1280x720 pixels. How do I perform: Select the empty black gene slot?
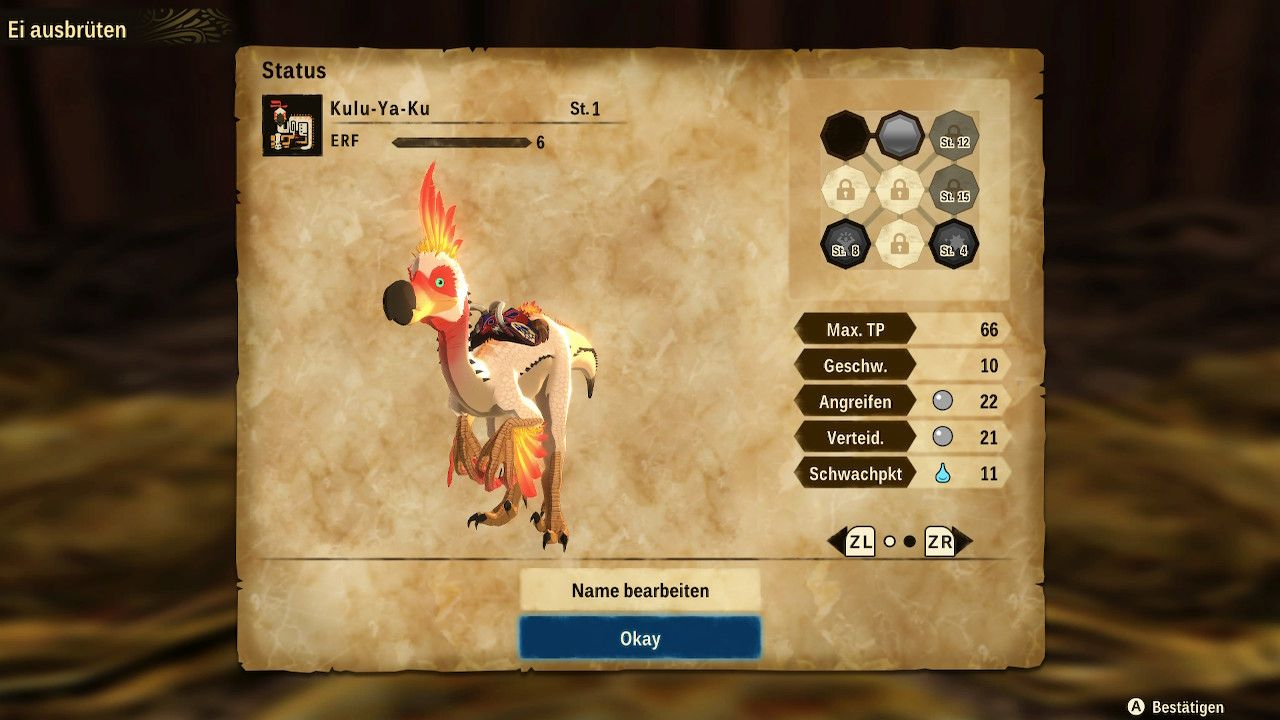pyautogui.click(x=845, y=135)
